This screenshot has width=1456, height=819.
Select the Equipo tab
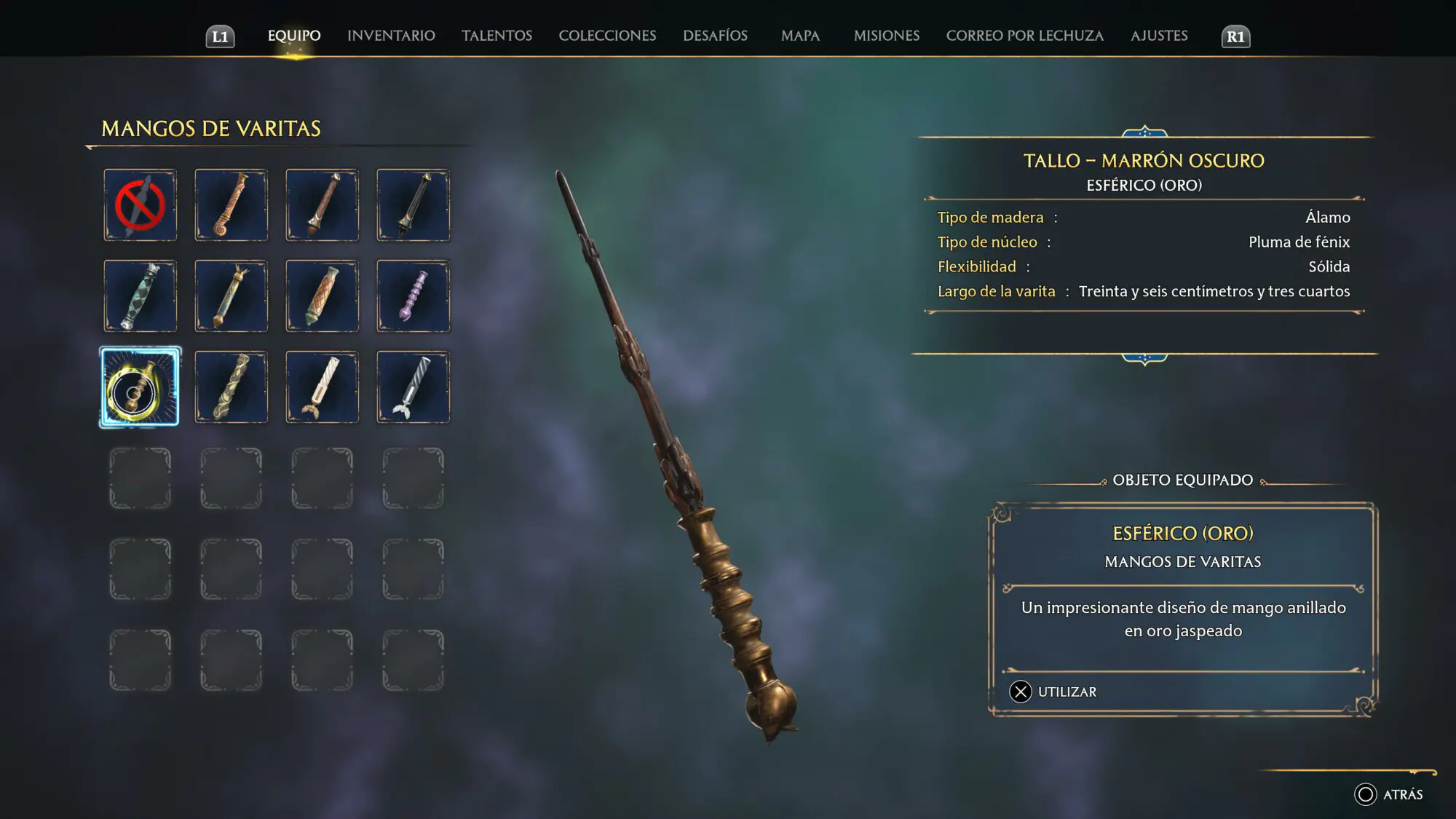pyautogui.click(x=294, y=36)
